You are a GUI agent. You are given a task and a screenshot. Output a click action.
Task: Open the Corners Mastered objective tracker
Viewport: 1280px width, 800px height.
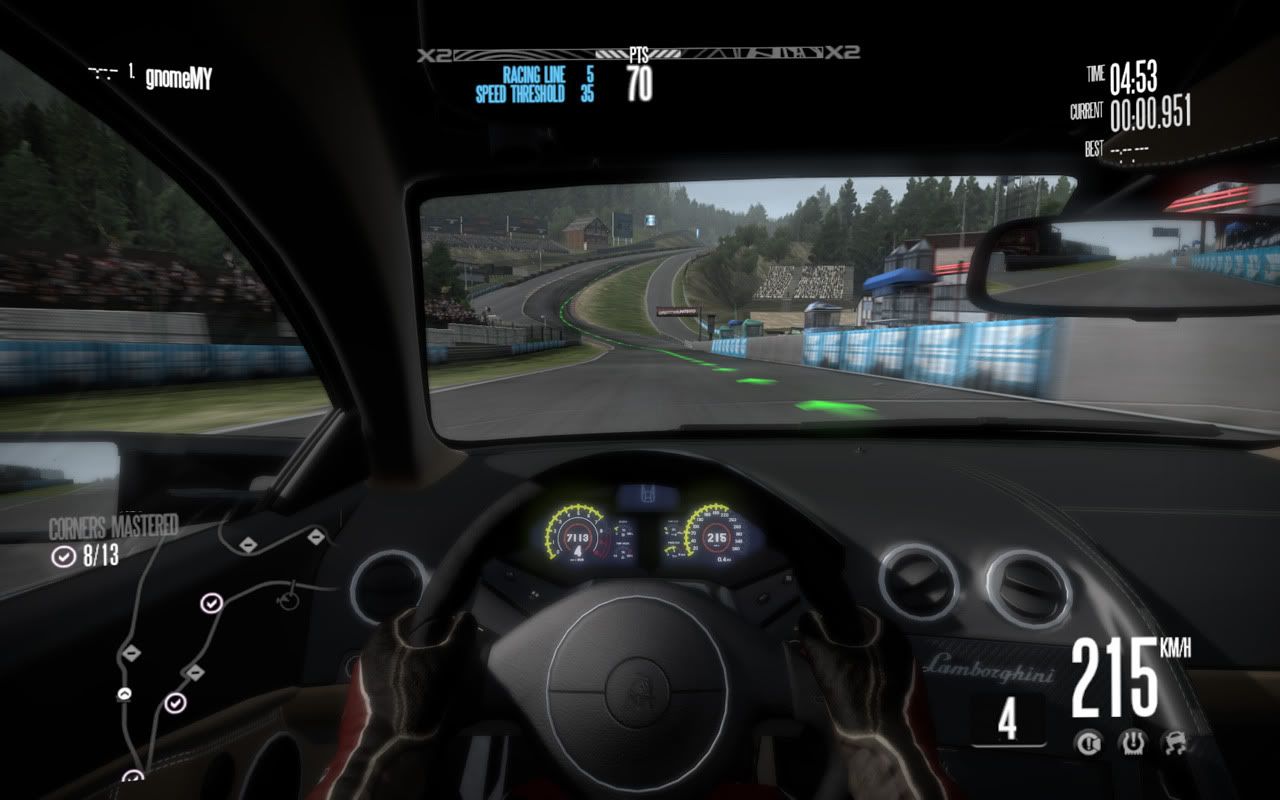[112, 540]
